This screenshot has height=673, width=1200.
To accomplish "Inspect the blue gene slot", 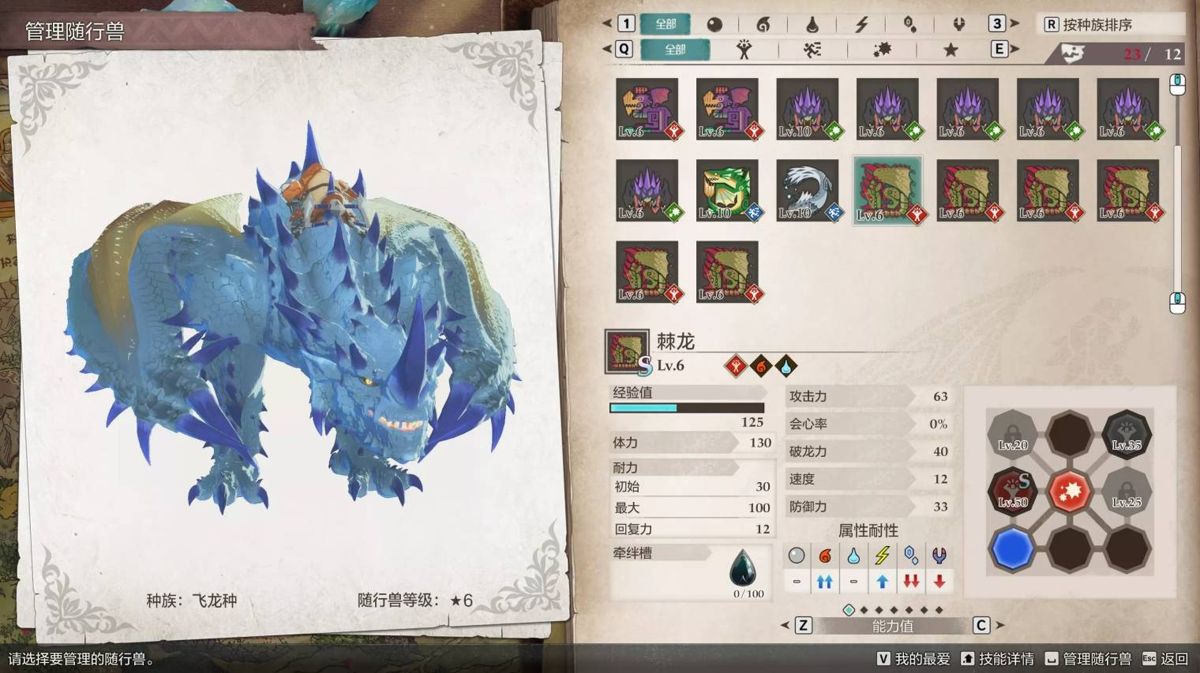I will (x=1012, y=549).
